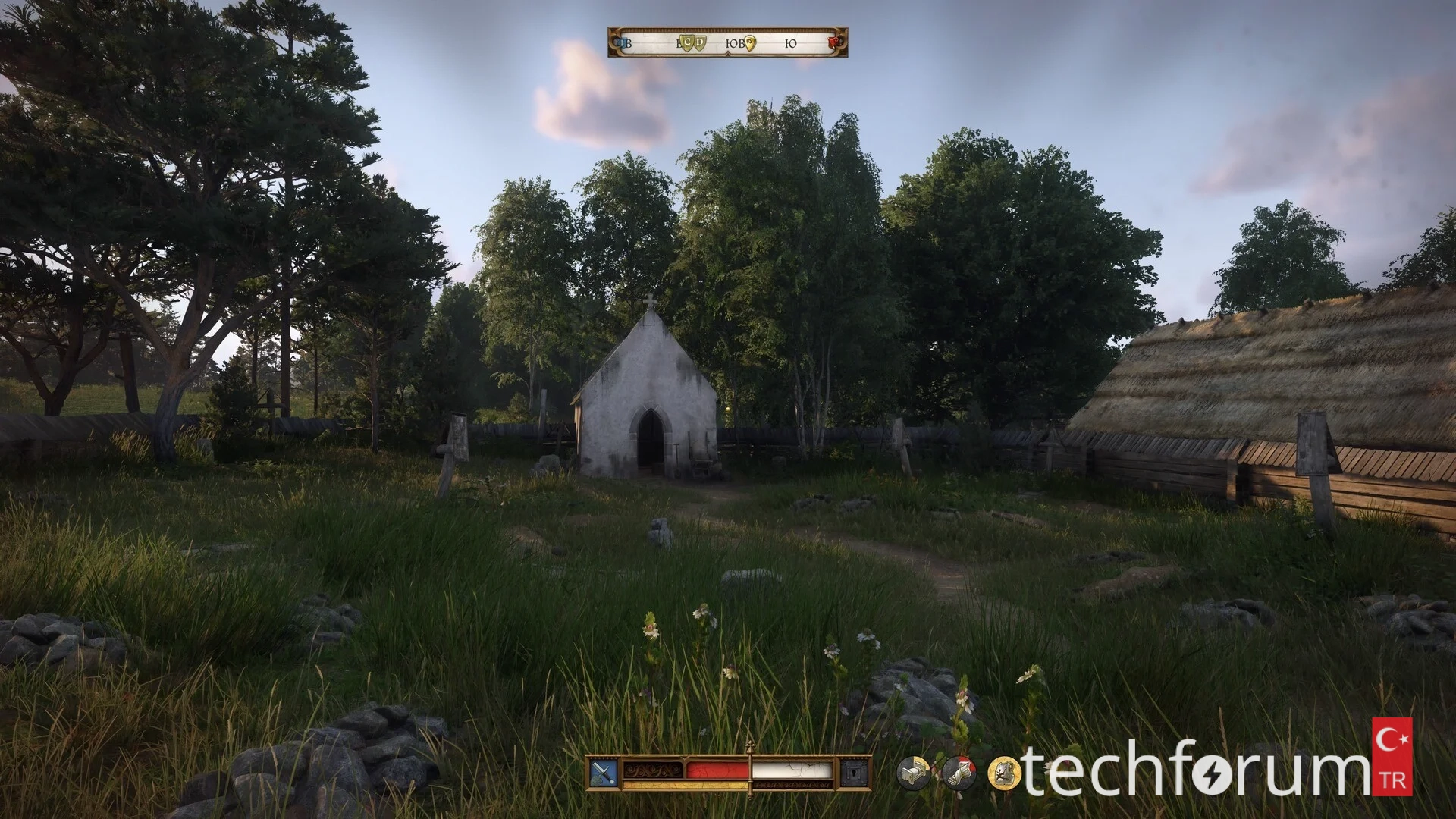This screenshot has width=1456, height=819.
Task: Select the sword weapon icon on the HUD
Action: click(603, 772)
